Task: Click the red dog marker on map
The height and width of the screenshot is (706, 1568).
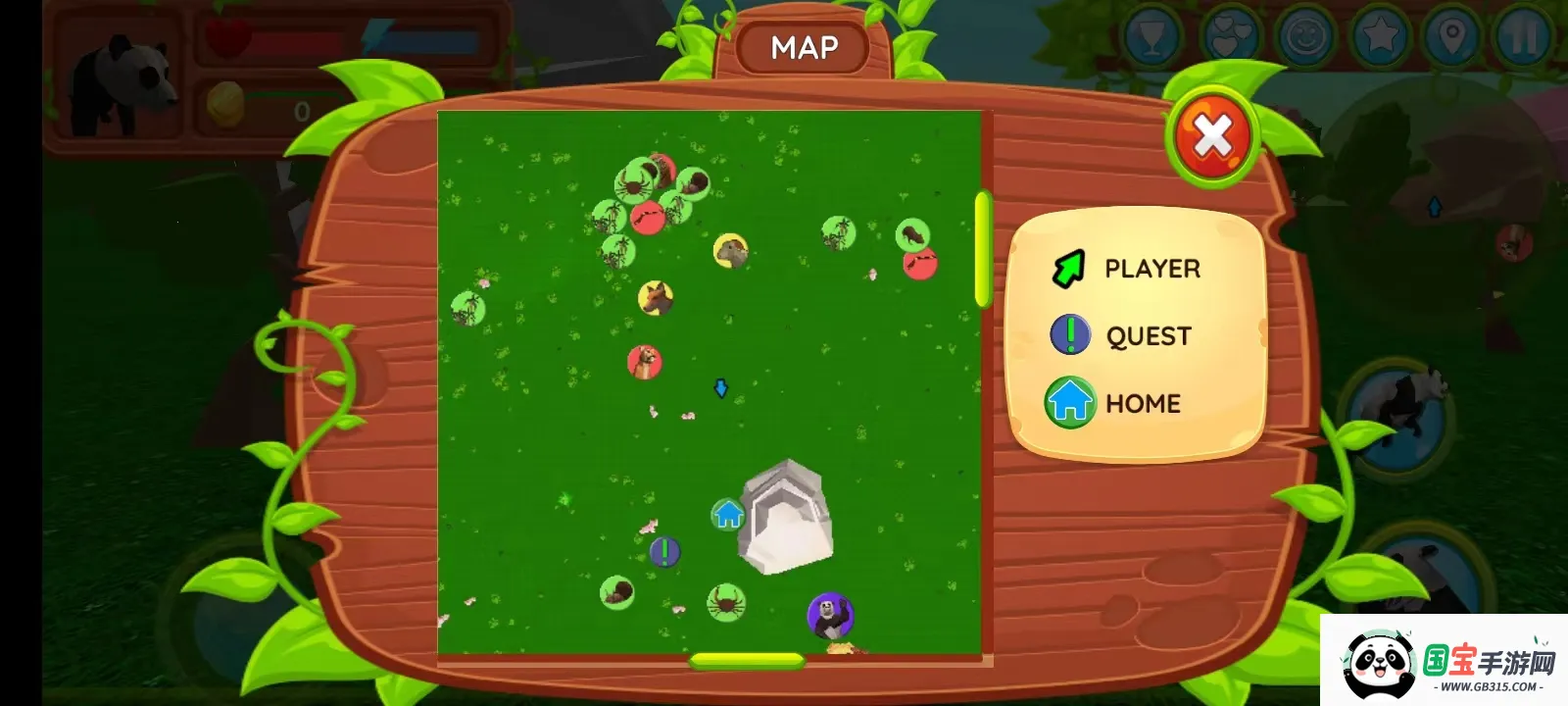Action: (x=644, y=362)
